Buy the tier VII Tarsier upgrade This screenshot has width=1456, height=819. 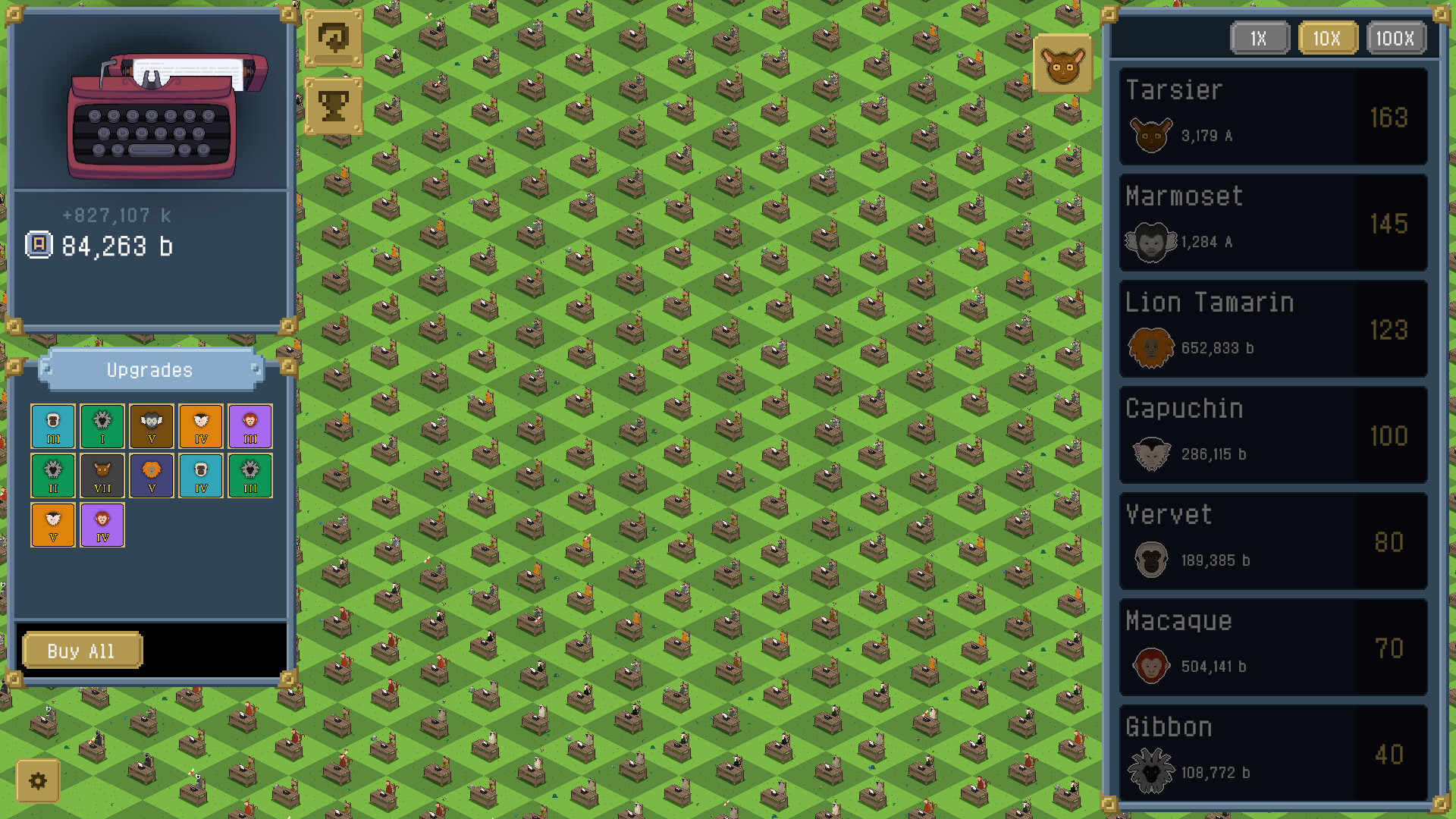tap(102, 476)
